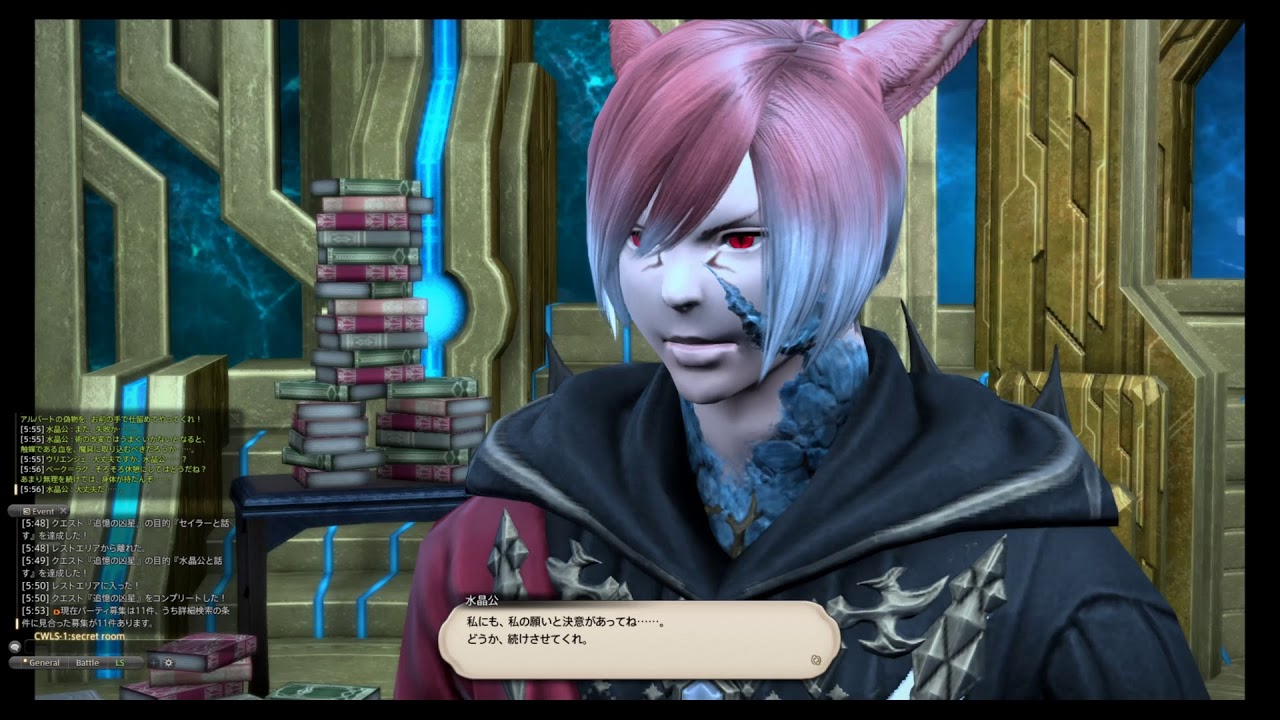Select the LS chat tab
This screenshot has height=720, width=1280.
[120, 662]
